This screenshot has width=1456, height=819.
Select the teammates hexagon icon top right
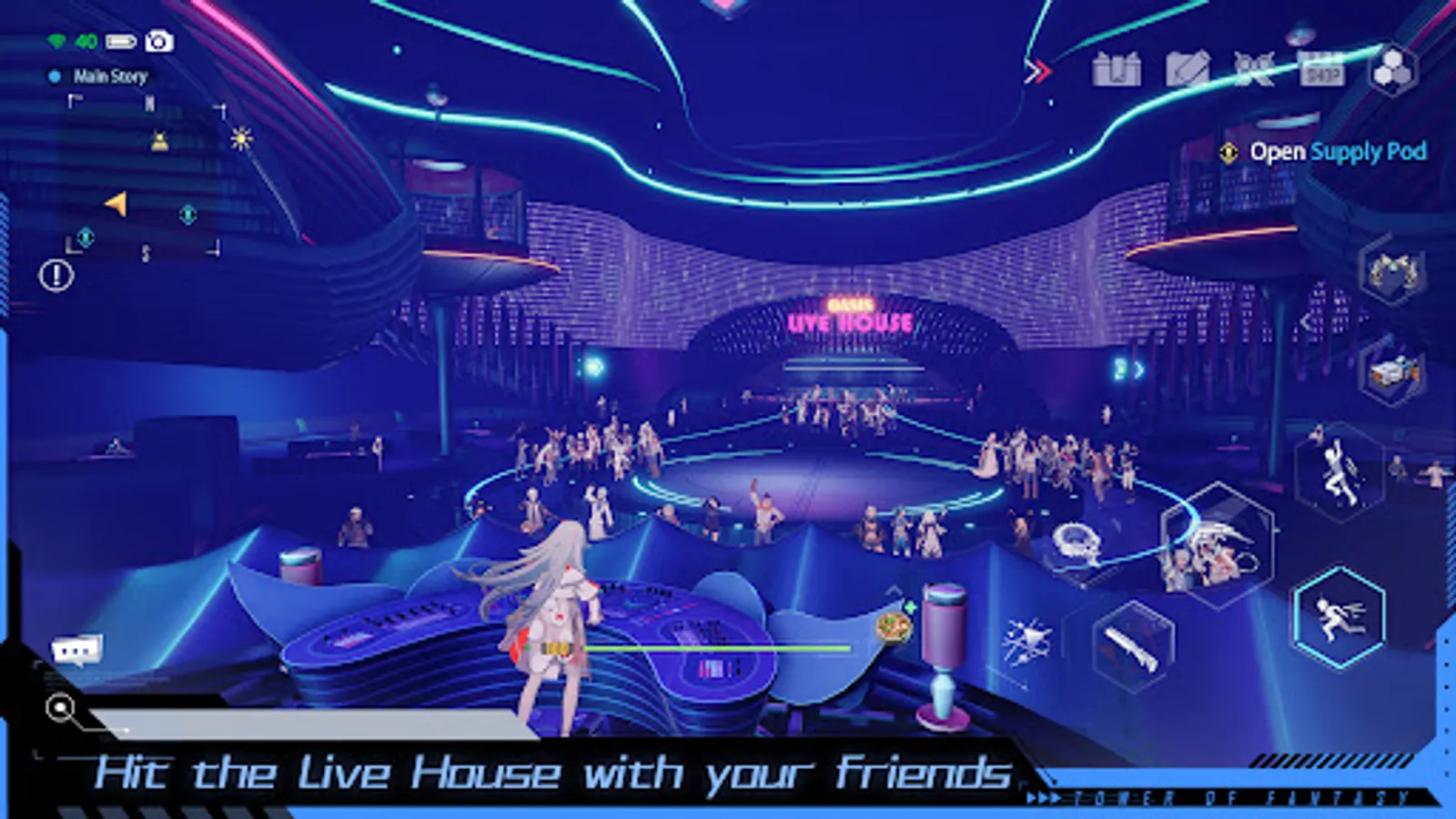pyautogui.click(x=1394, y=71)
